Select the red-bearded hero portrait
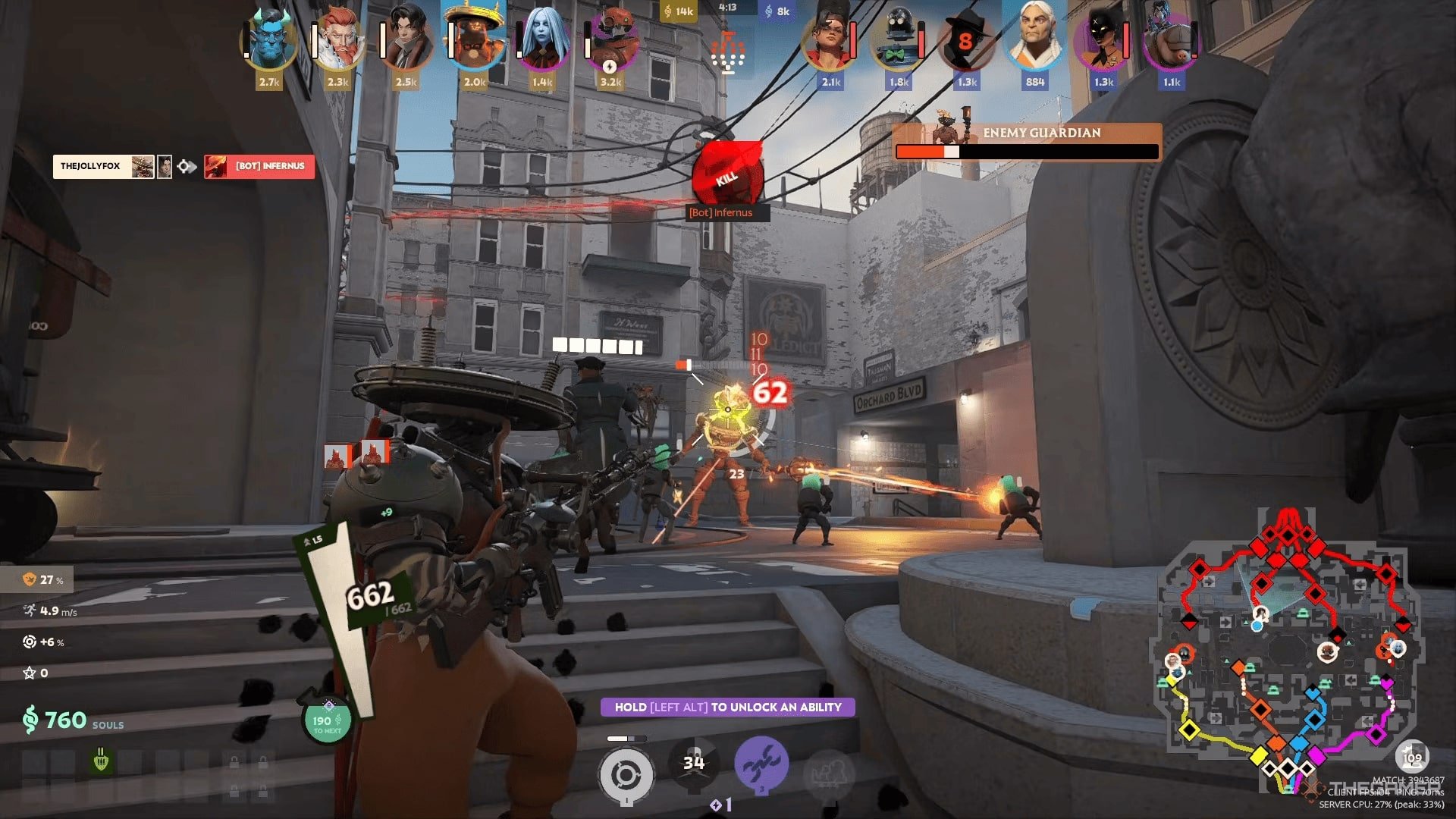This screenshot has width=1456, height=819. [338, 42]
